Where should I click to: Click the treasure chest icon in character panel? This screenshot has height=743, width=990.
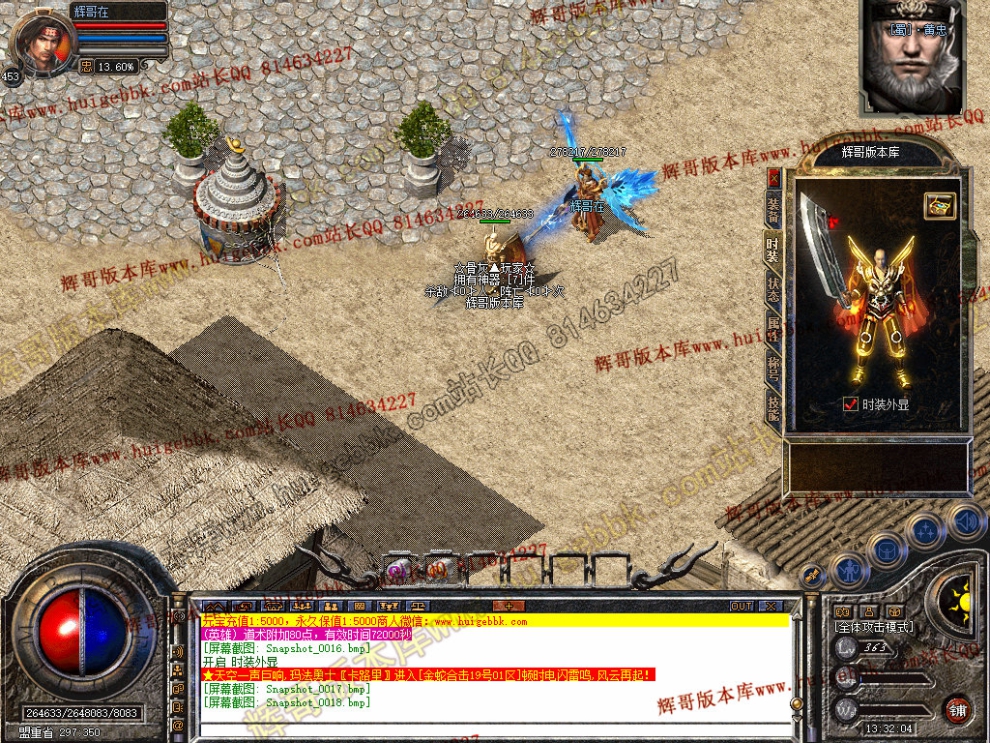(939, 205)
